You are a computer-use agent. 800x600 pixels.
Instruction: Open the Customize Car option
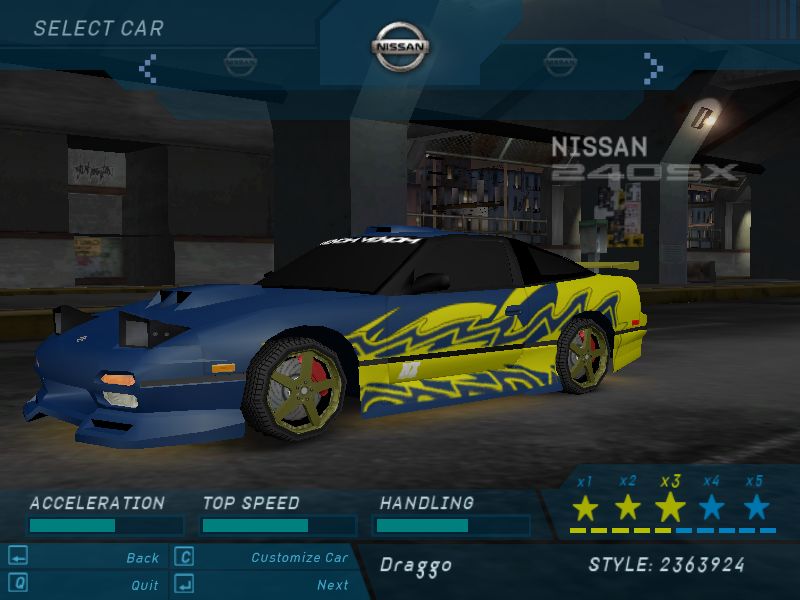[299, 558]
